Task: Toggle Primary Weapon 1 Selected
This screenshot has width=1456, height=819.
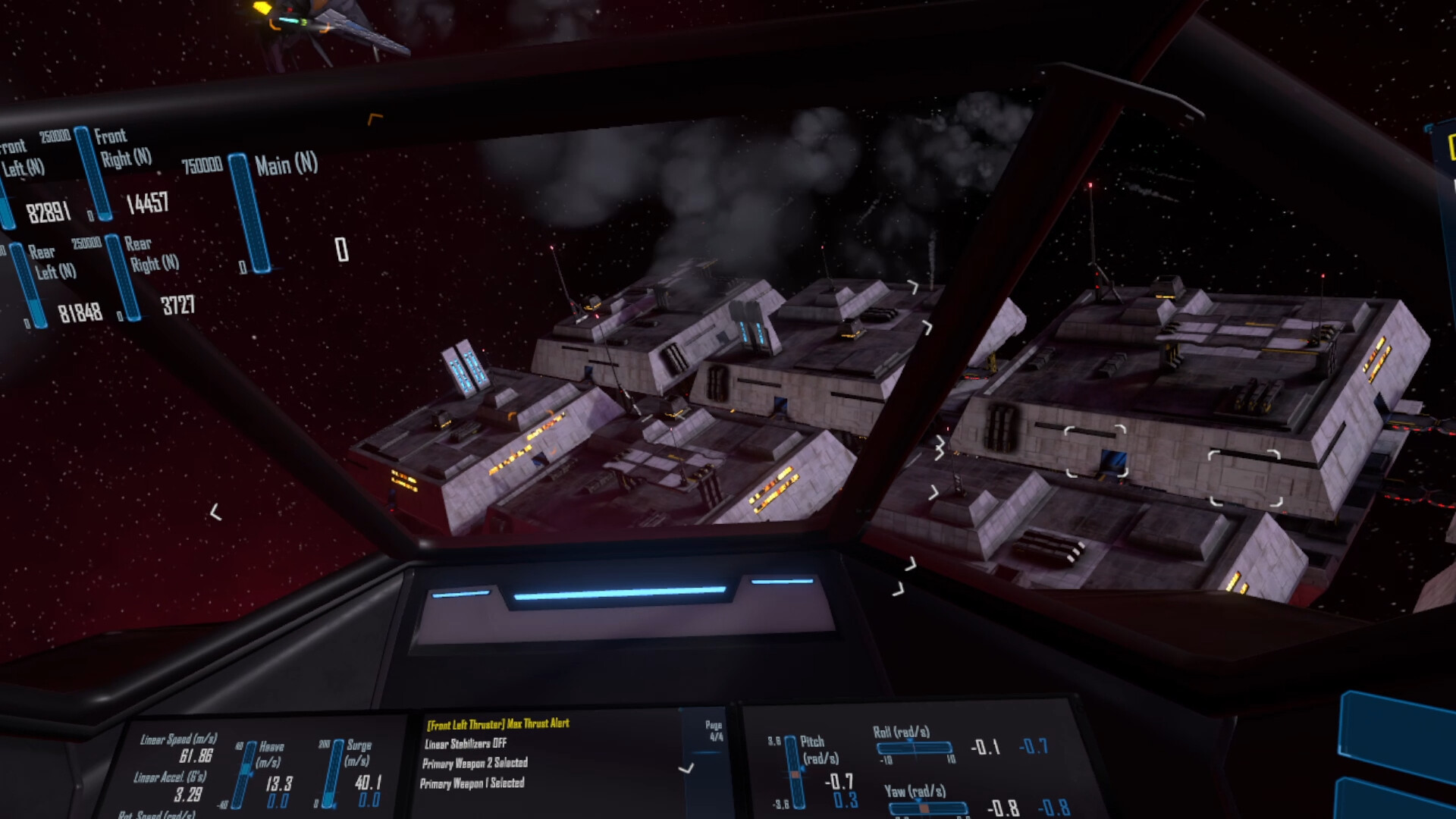Action: tap(475, 784)
